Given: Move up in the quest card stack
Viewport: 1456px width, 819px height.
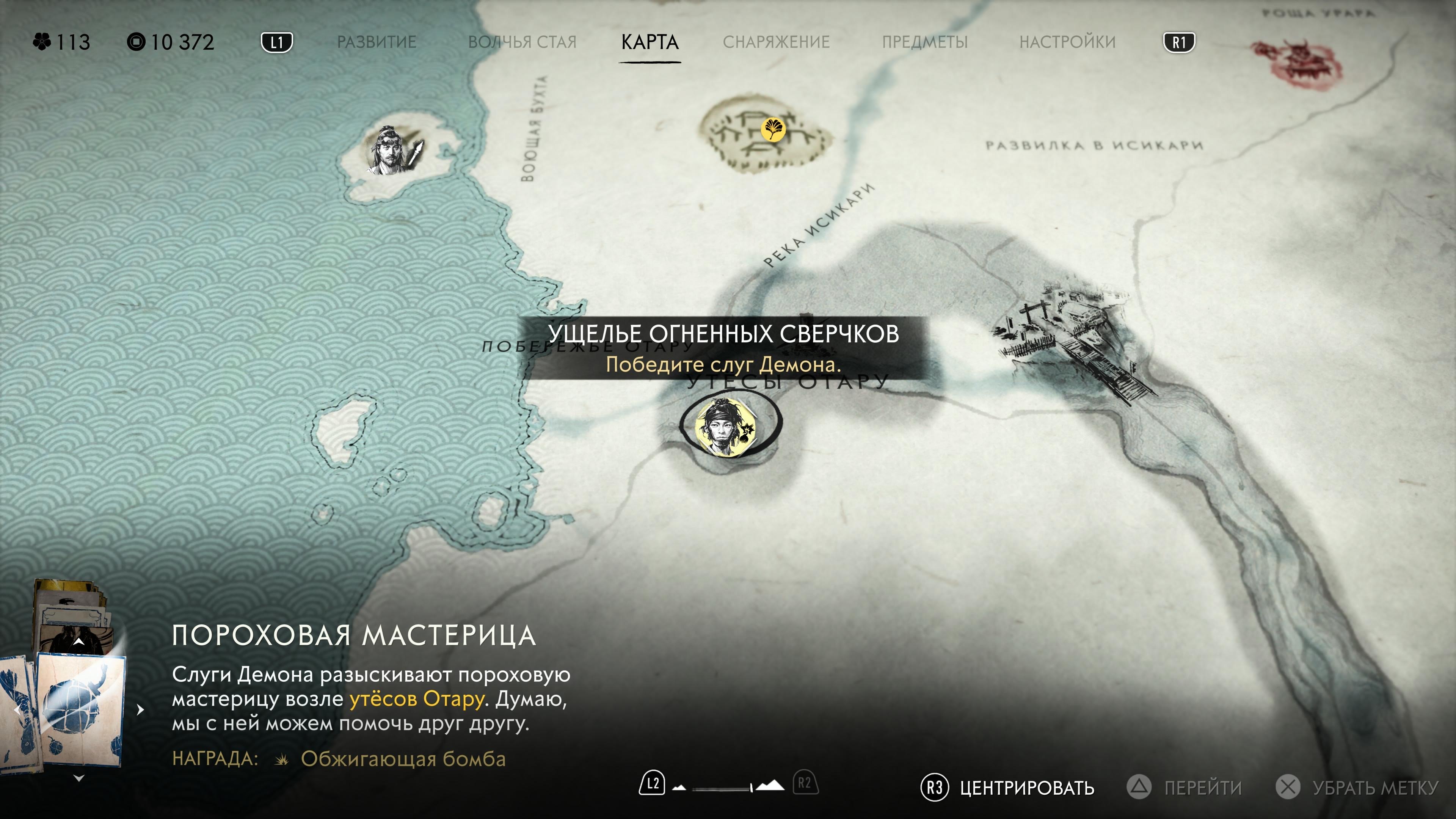Looking at the screenshot, I should 79,642.
